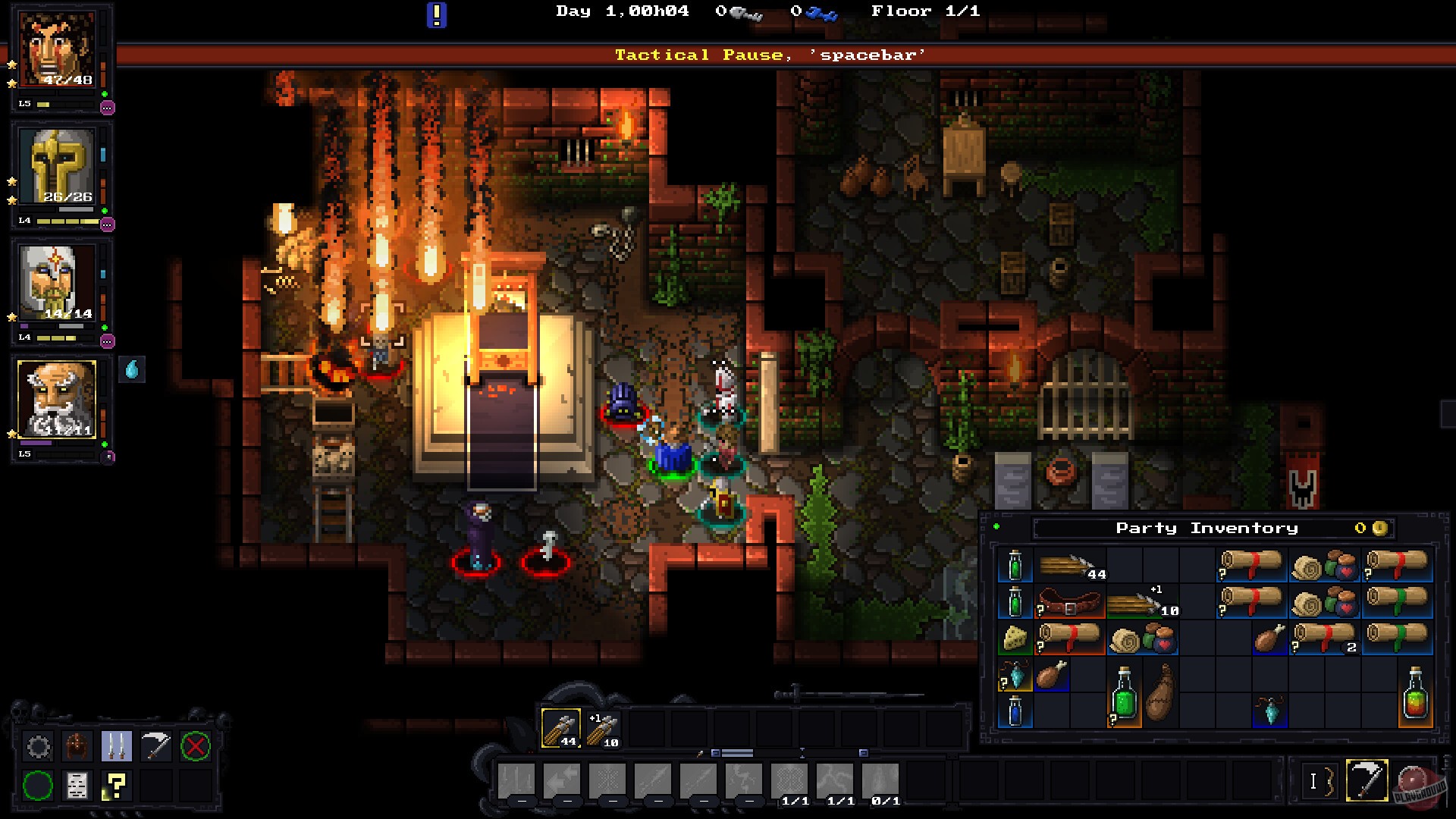Viewport: 1456px width, 819px height.
Task: Open the scroll notes icon
Action: click(x=78, y=785)
